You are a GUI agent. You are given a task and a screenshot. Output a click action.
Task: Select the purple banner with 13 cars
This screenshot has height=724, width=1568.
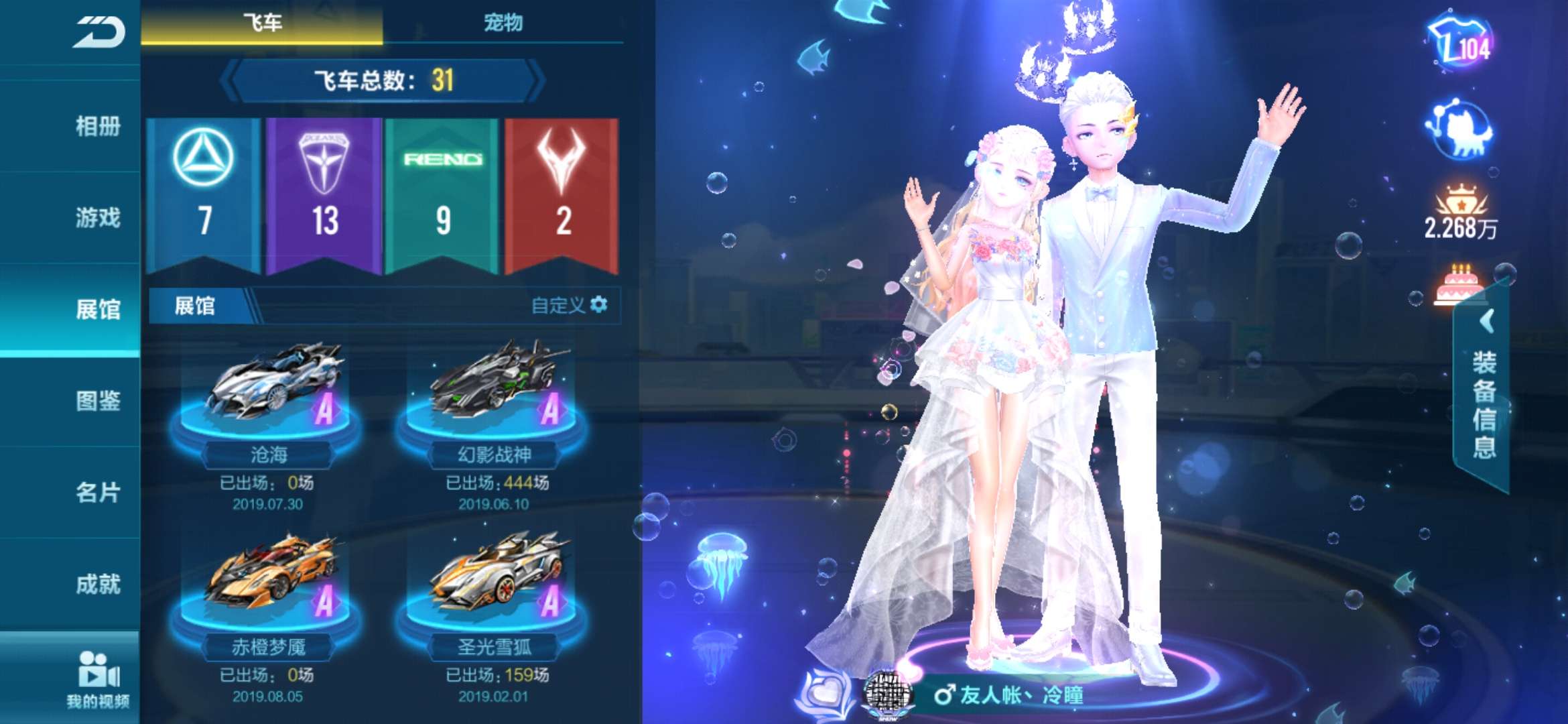pyautogui.click(x=324, y=194)
